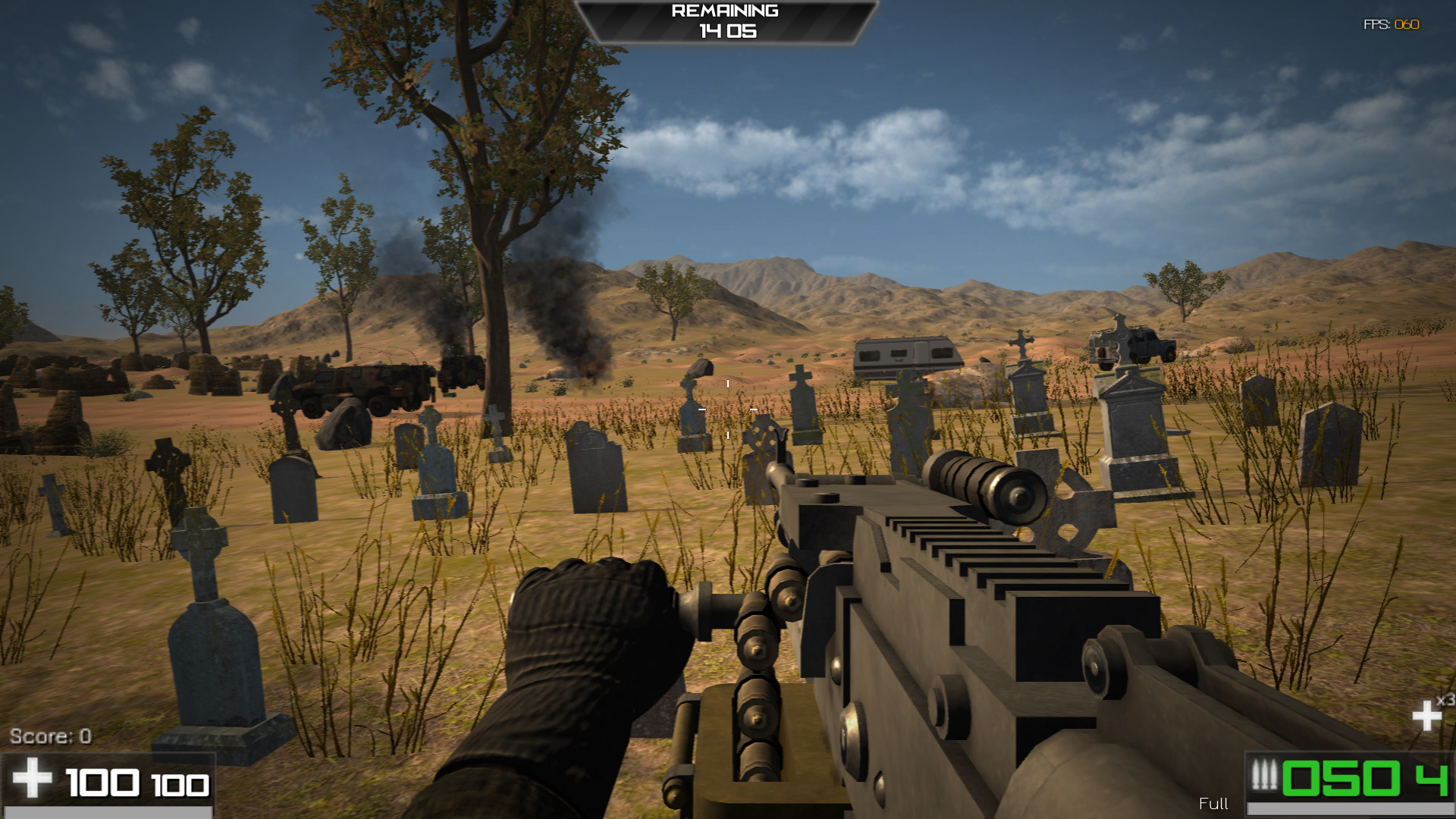The width and height of the screenshot is (1456, 819).
Task: Click the crosshair reticle at screen center
Action: (x=726, y=409)
